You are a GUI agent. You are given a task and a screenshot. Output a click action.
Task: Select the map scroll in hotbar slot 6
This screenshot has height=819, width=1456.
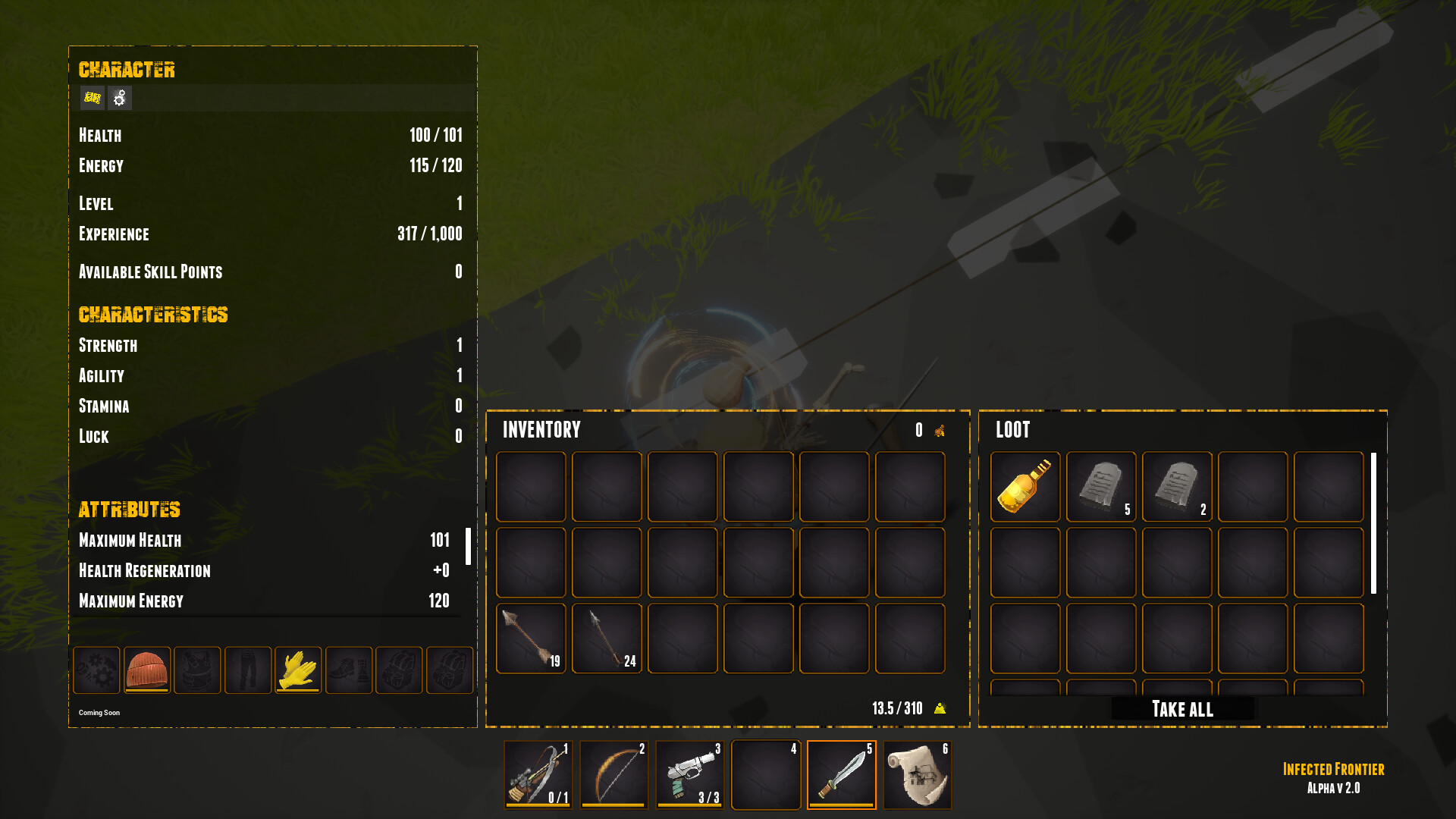click(918, 774)
